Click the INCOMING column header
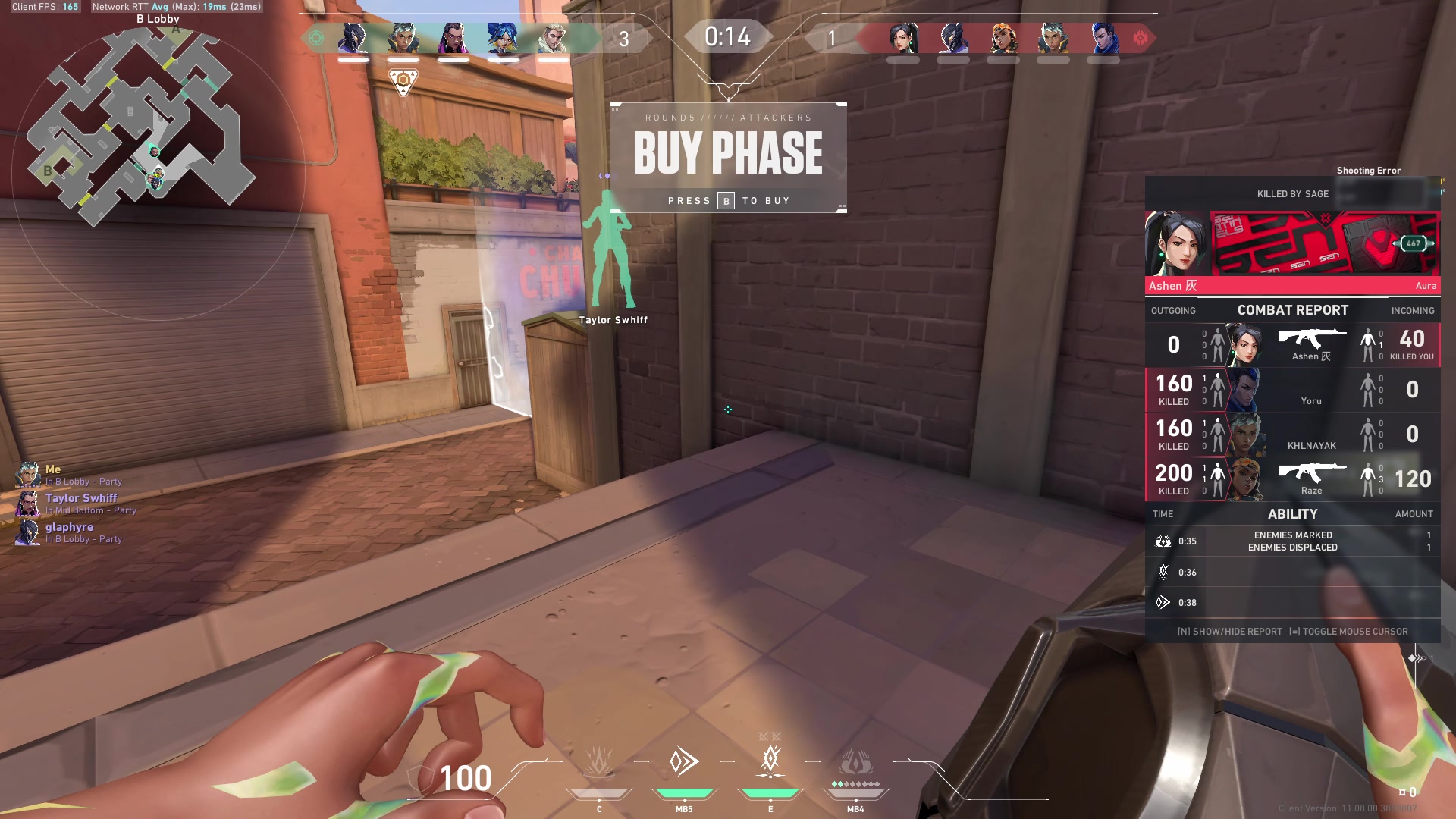Screen dimensions: 1456x819 pyautogui.click(x=1412, y=310)
